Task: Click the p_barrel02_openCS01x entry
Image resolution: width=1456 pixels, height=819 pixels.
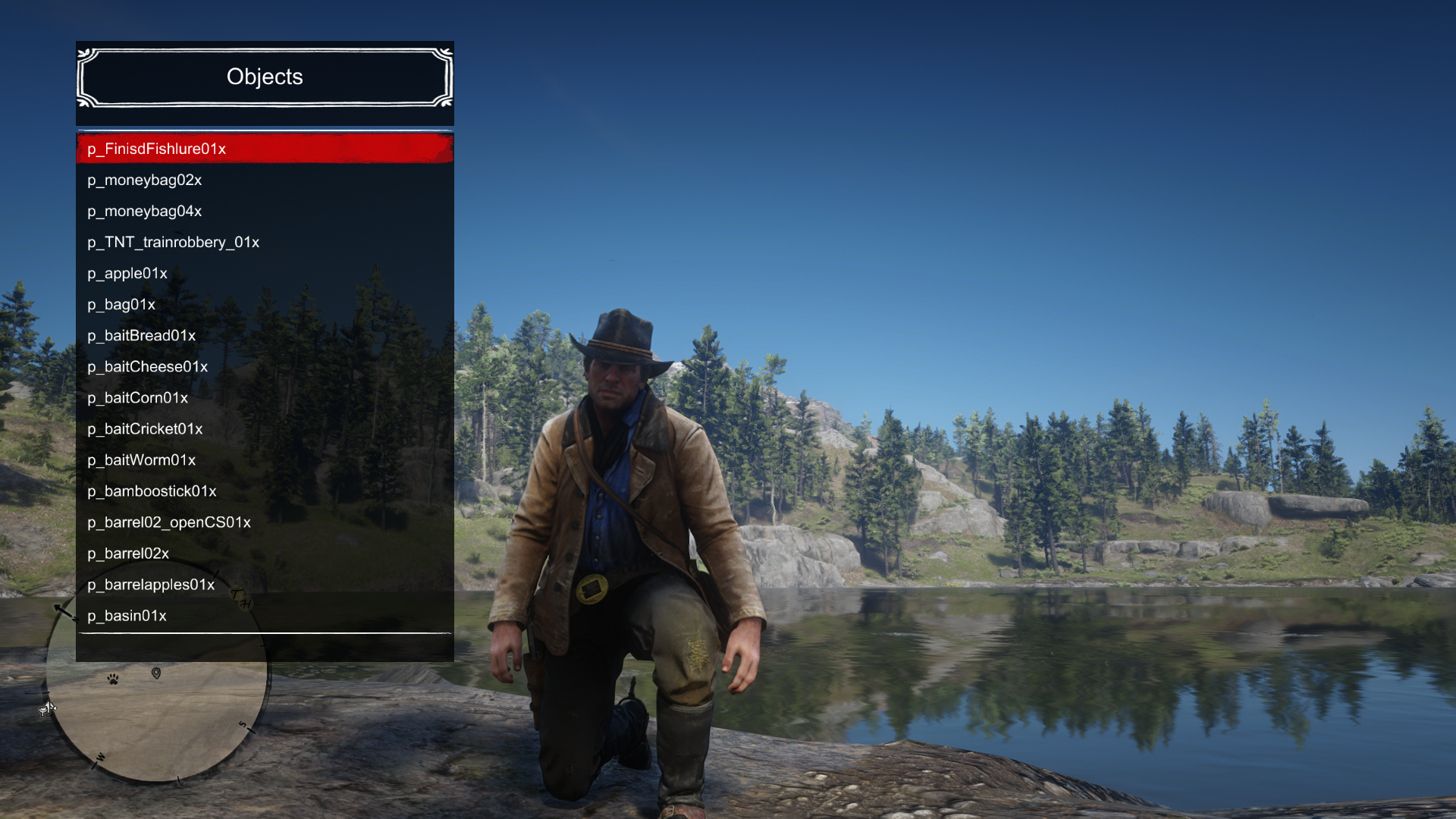Action: coord(265,522)
